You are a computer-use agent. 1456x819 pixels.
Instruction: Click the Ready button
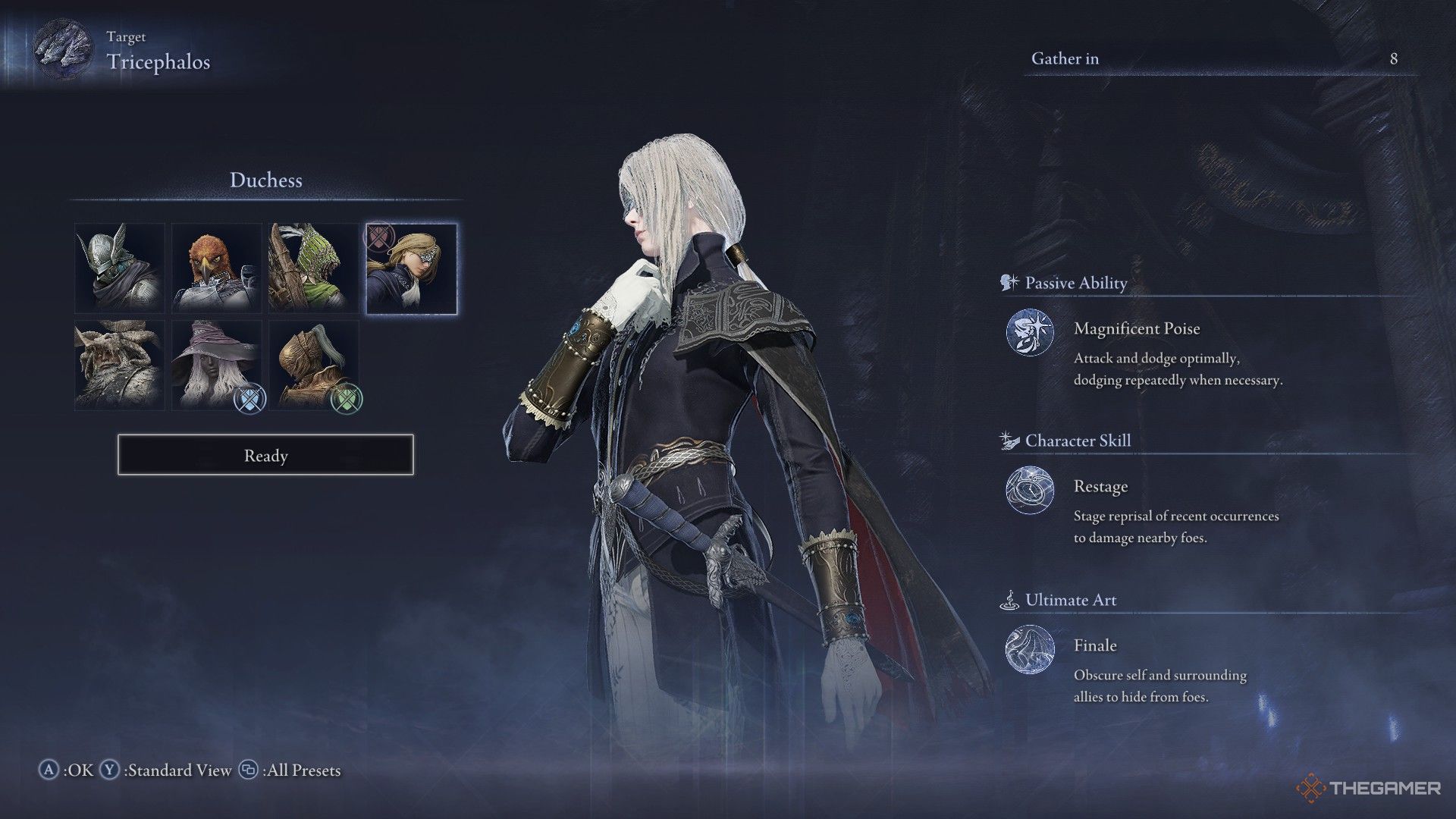click(264, 456)
